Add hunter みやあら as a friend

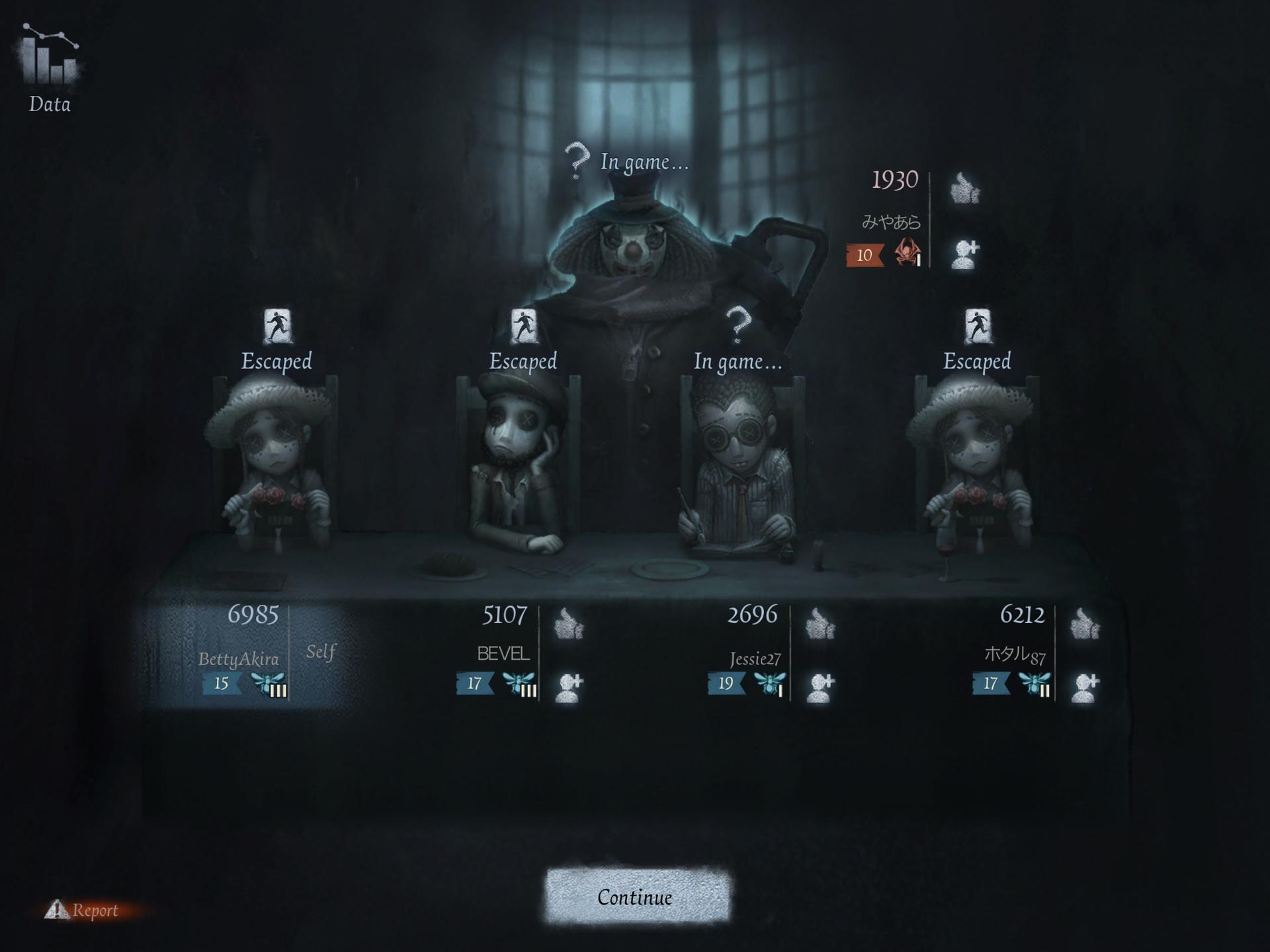964,253
